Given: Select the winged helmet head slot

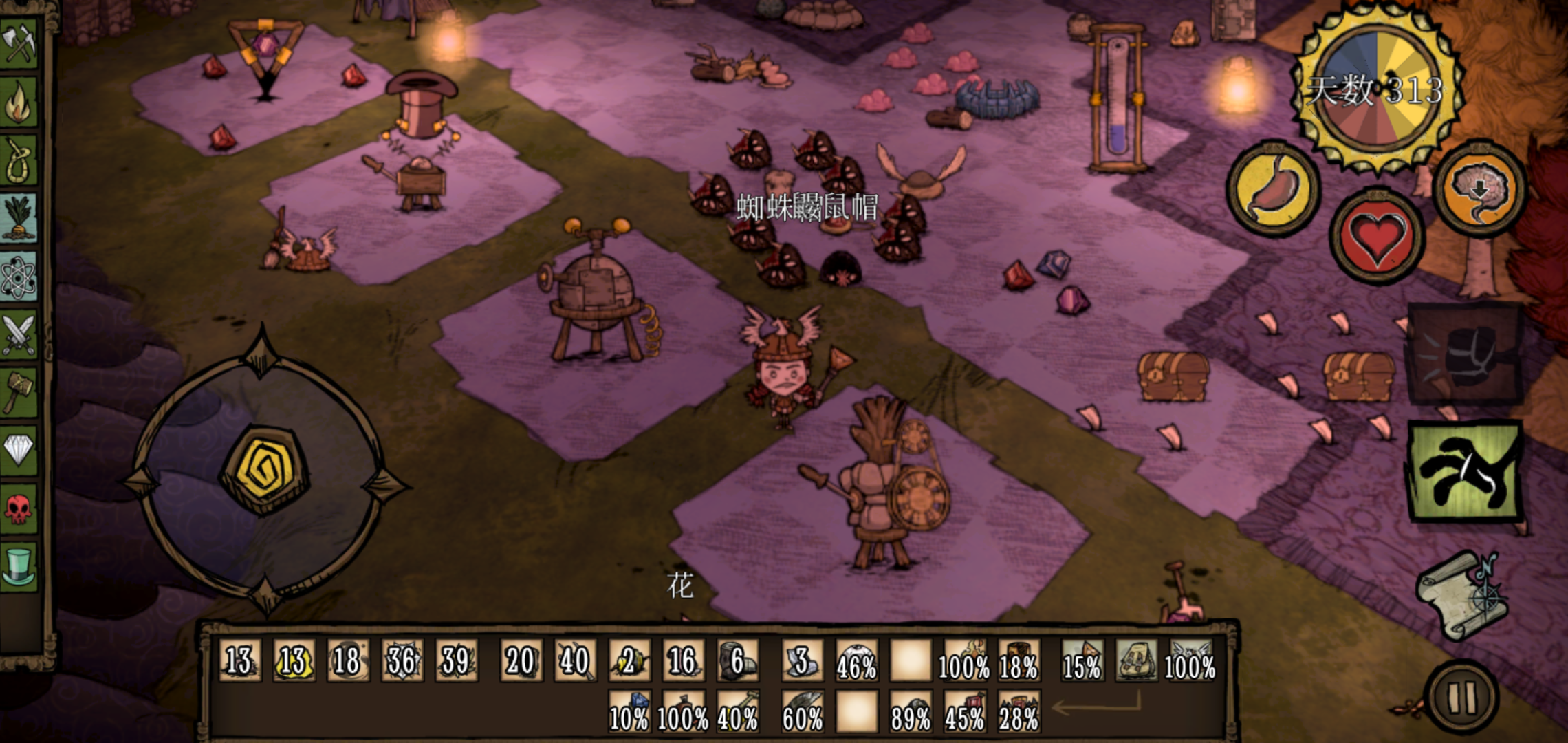Looking at the screenshot, I should (1190, 660).
